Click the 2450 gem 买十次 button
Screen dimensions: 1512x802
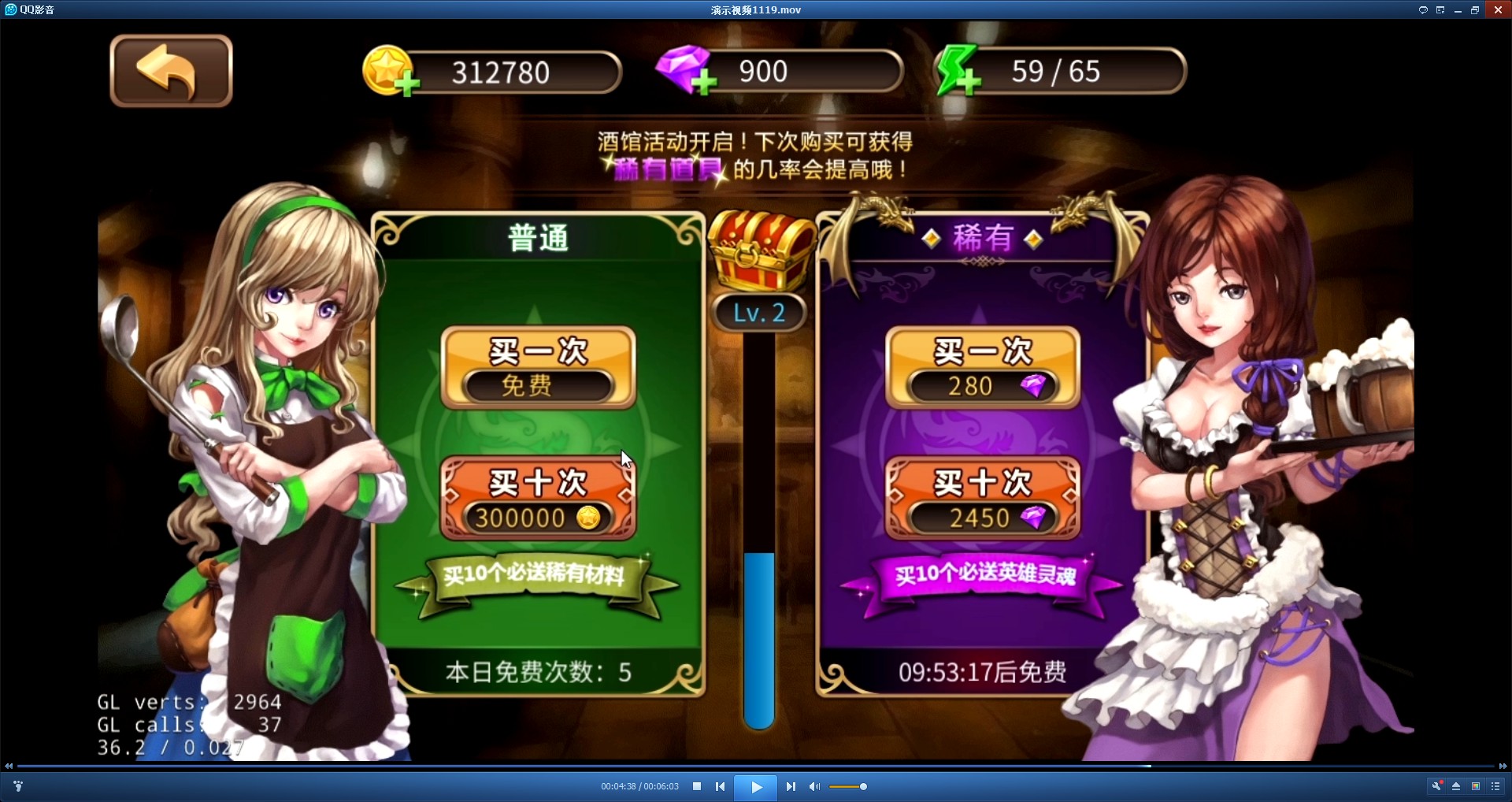982,498
